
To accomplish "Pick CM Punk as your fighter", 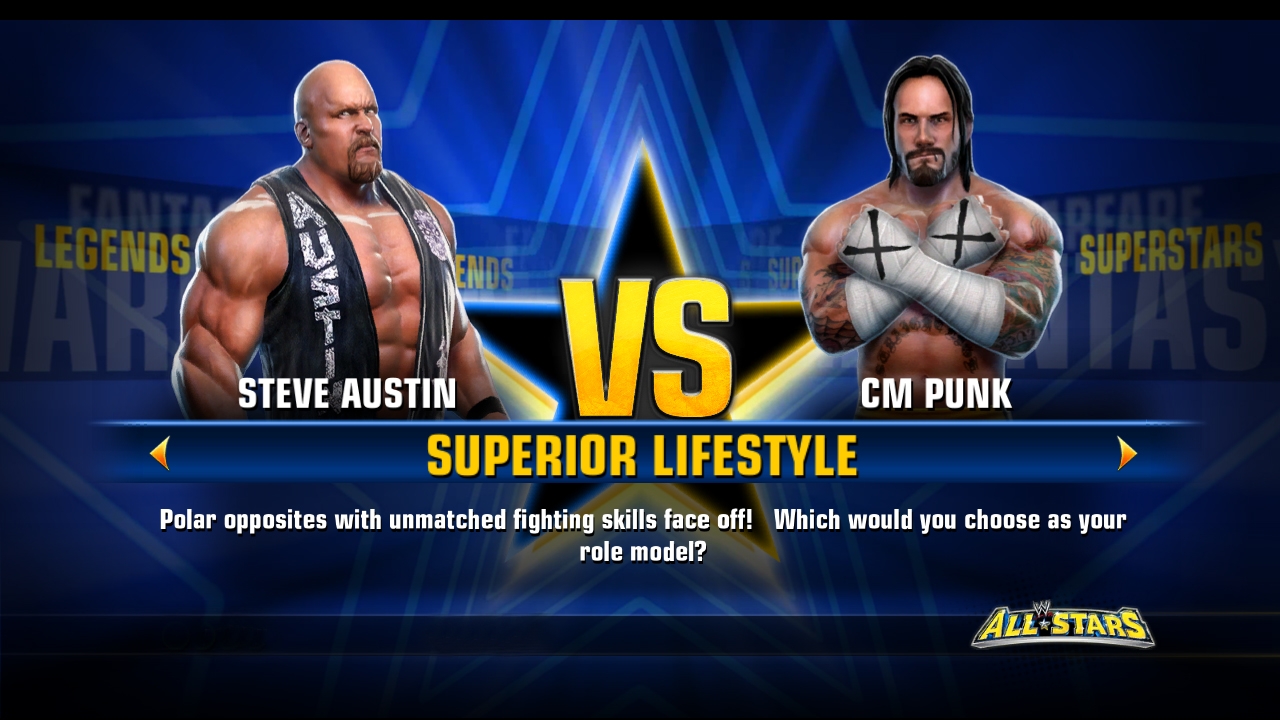I will 930,250.
